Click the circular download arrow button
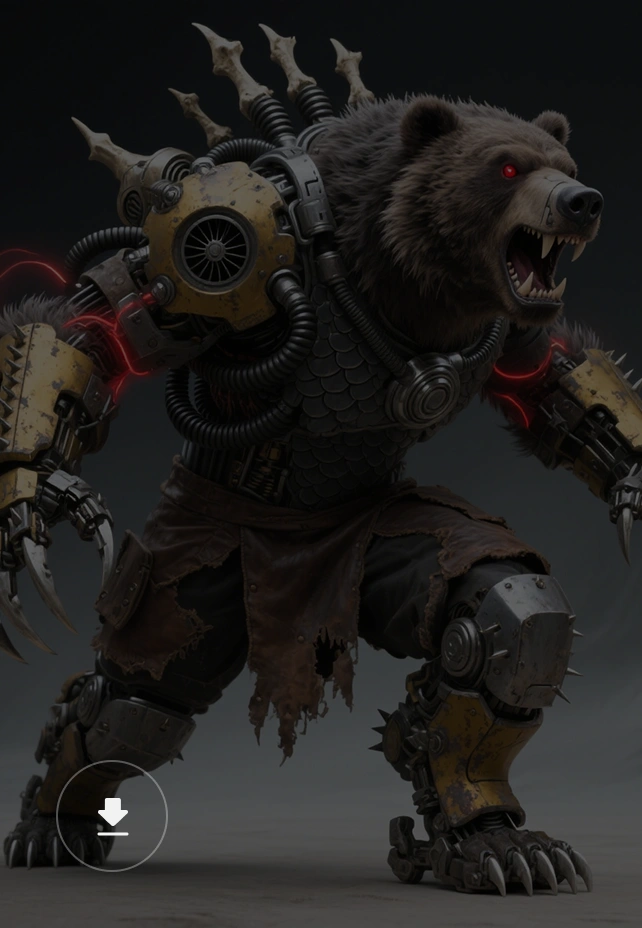The width and height of the screenshot is (642, 928). click(x=112, y=816)
